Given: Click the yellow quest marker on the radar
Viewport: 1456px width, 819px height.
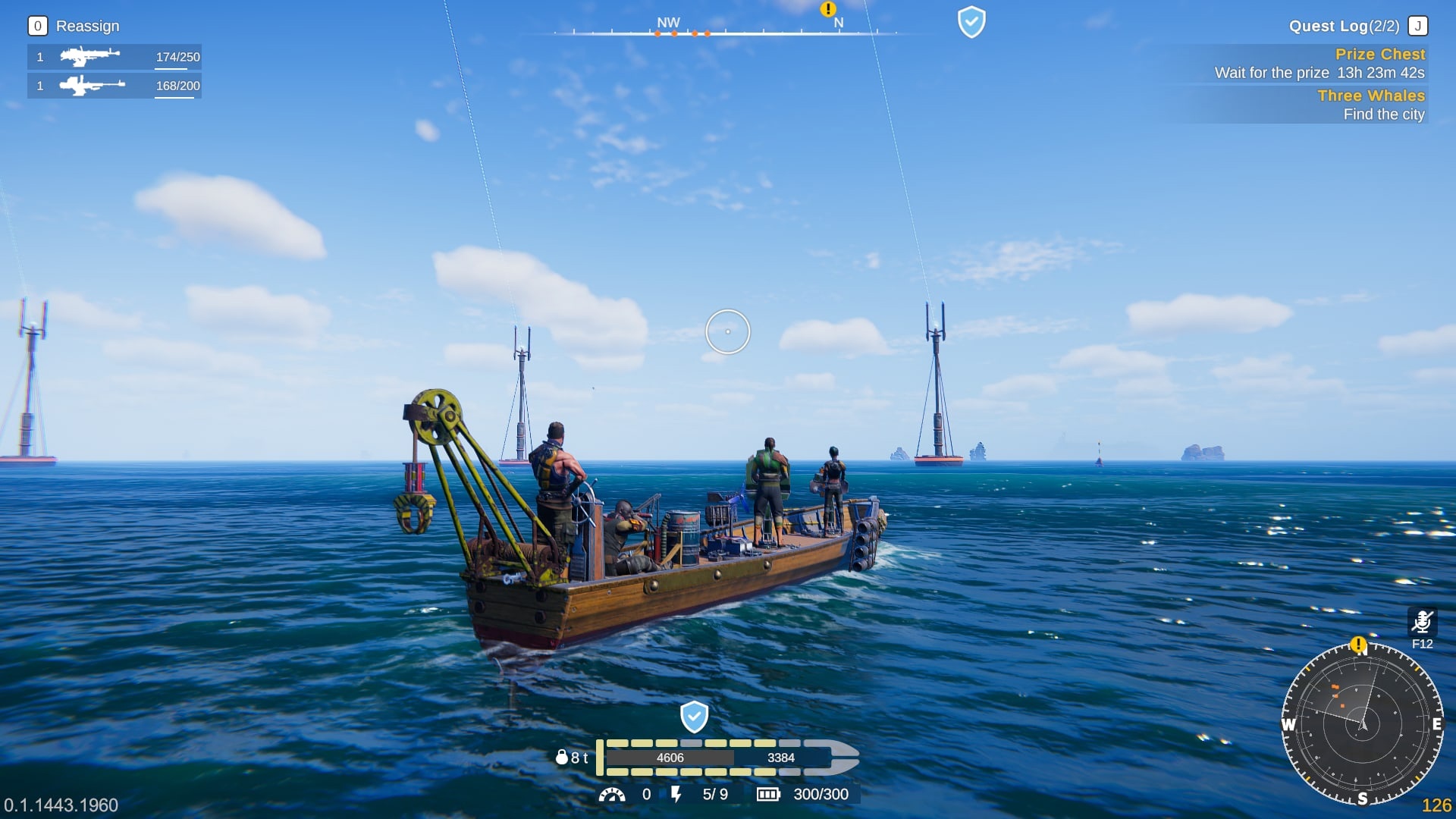Looking at the screenshot, I should (x=1358, y=645).
